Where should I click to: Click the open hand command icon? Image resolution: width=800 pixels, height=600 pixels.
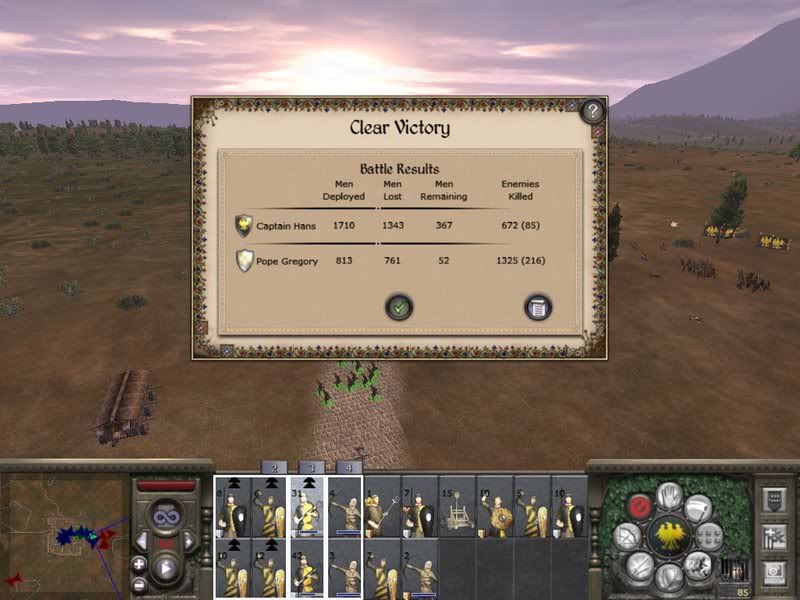[669, 494]
